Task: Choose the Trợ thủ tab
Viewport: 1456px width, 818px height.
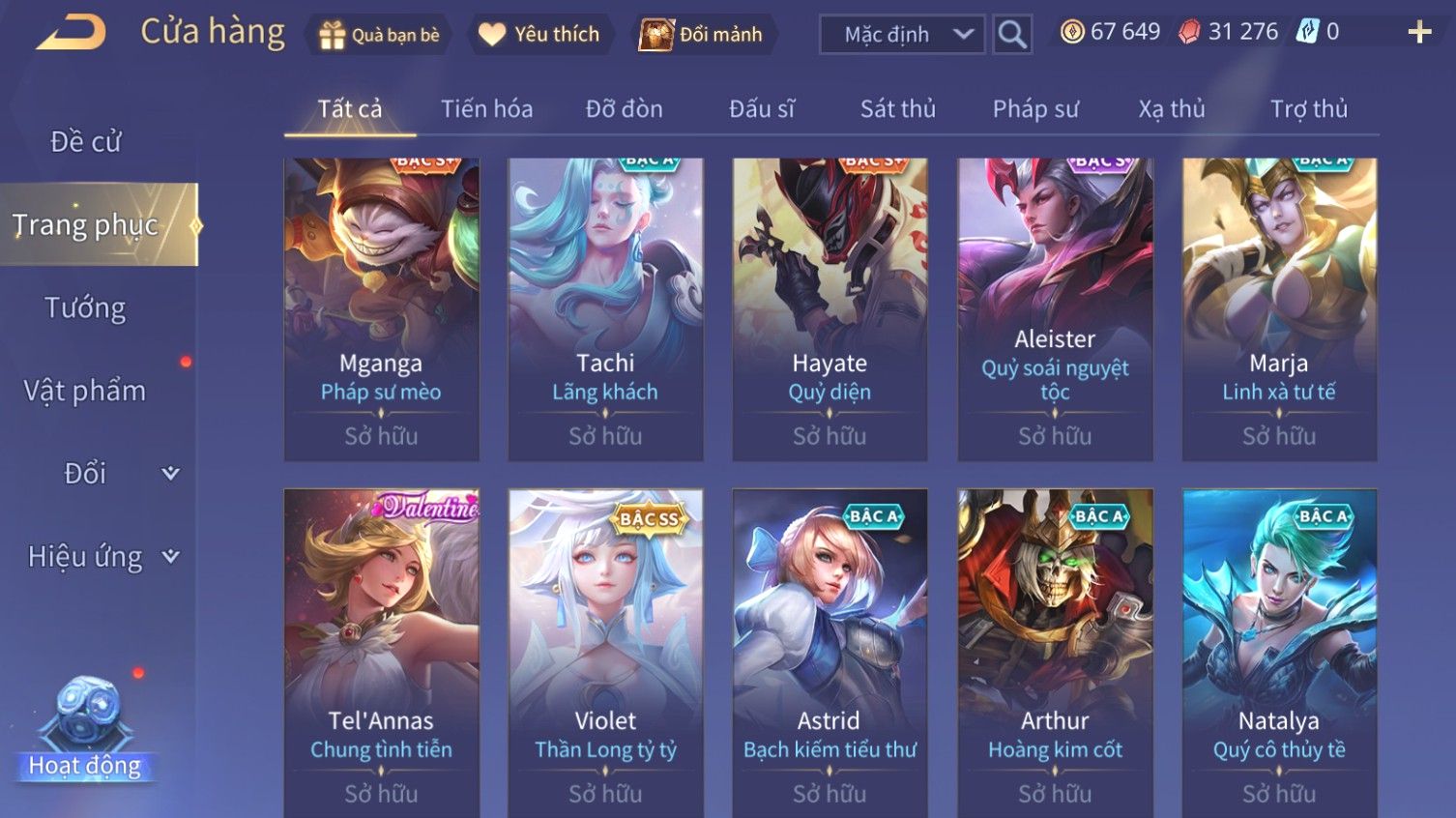Action: [1308, 109]
